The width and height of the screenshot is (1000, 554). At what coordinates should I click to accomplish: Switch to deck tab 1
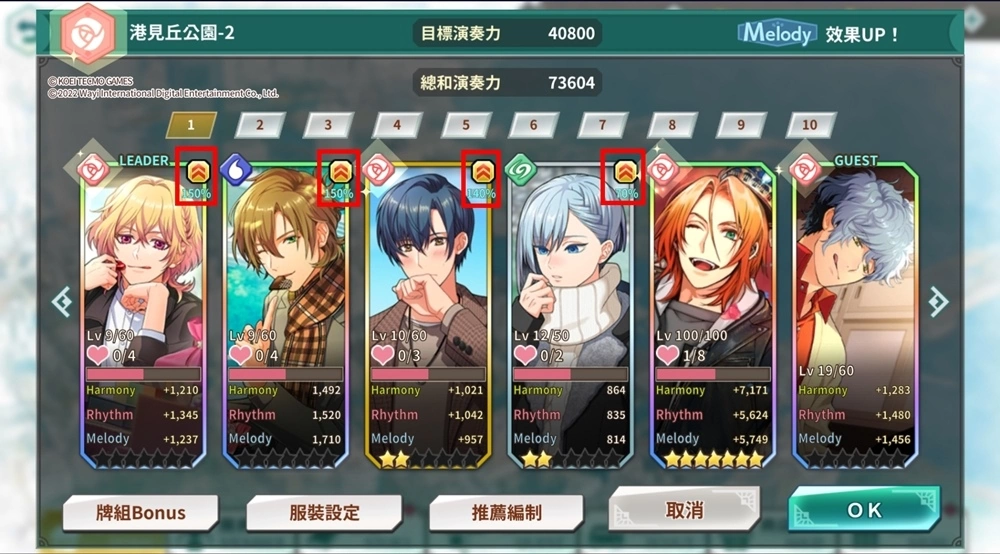point(191,125)
